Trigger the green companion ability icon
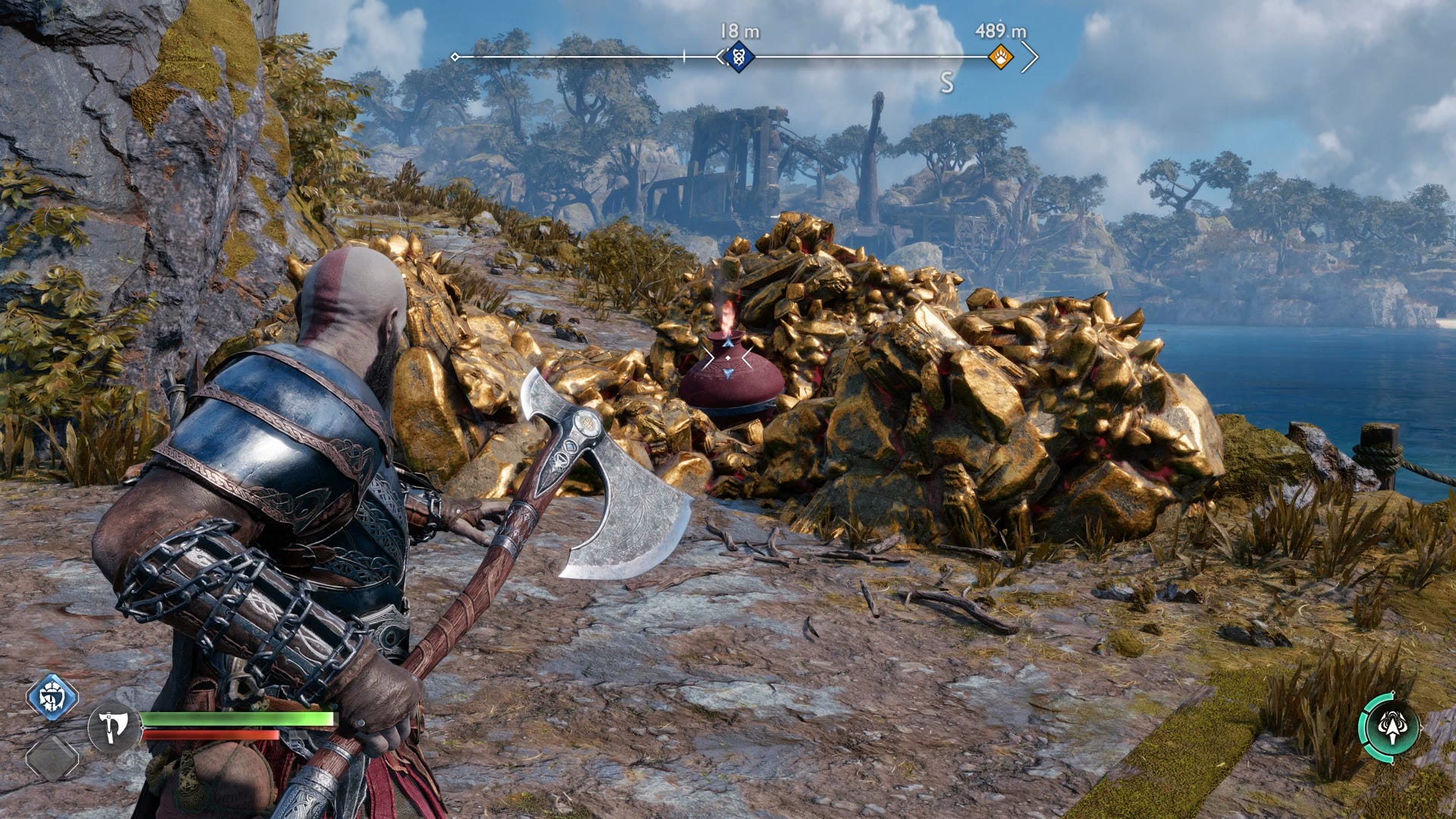The height and width of the screenshot is (819, 1456). 1391,727
